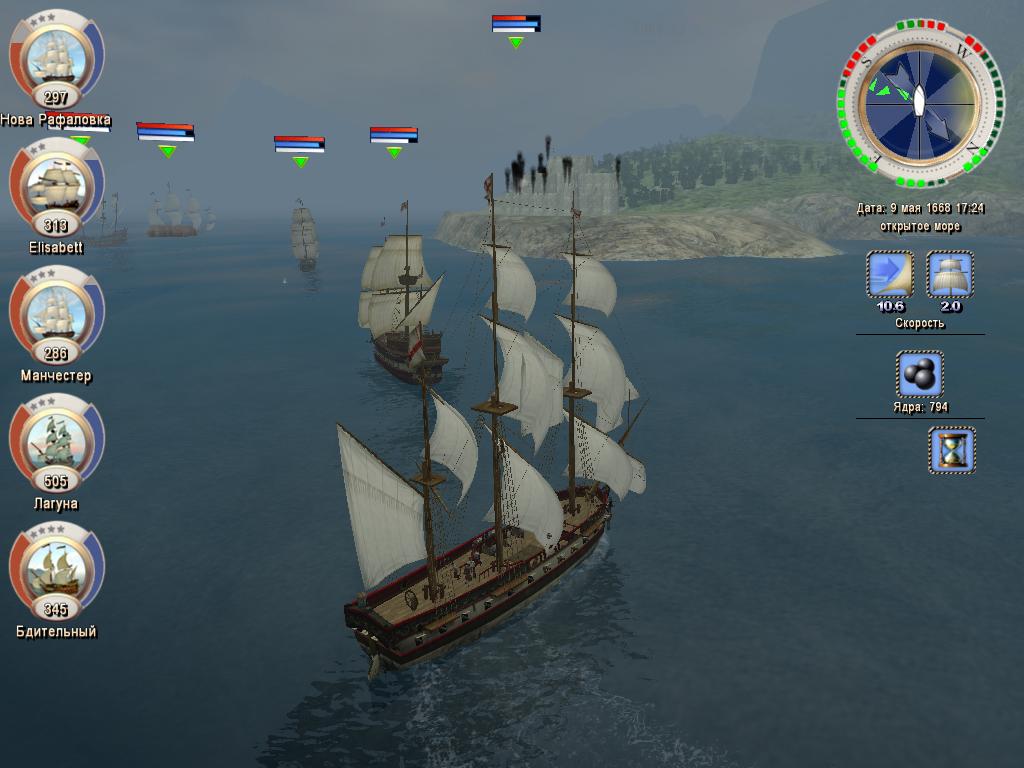Image resolution: width=1024 pixels, height=768 pixels.
Task: Open the cannonball ammo icon
Action: pos(920,374)
